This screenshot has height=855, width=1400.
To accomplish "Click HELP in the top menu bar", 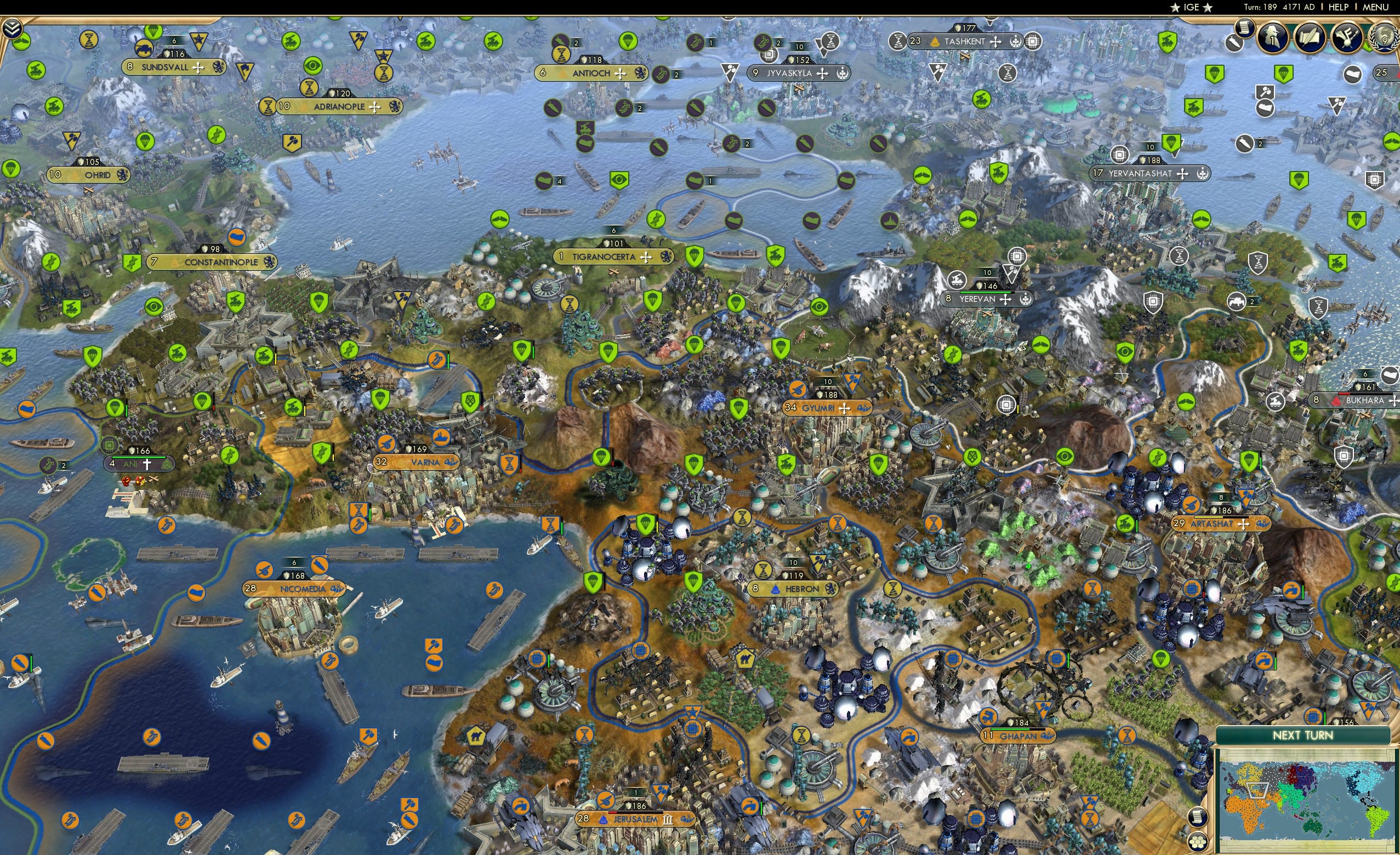I will (x=1339, y=7).
